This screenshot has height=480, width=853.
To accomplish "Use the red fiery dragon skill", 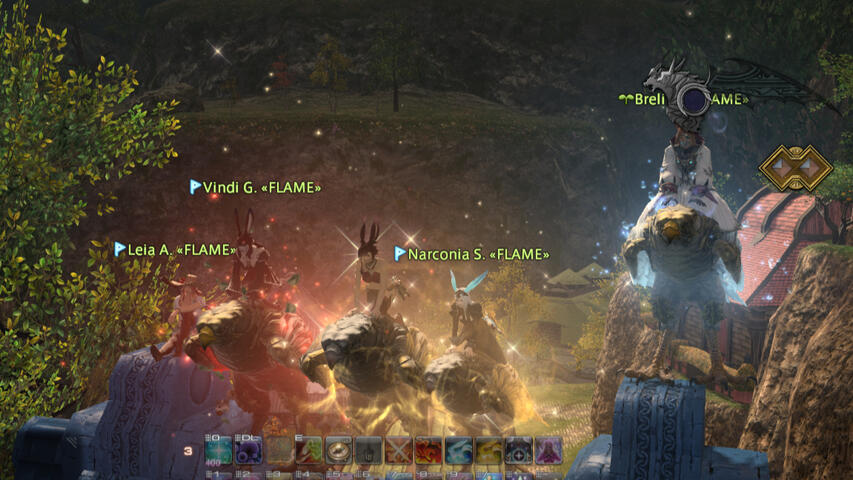I will click(429, 452).
